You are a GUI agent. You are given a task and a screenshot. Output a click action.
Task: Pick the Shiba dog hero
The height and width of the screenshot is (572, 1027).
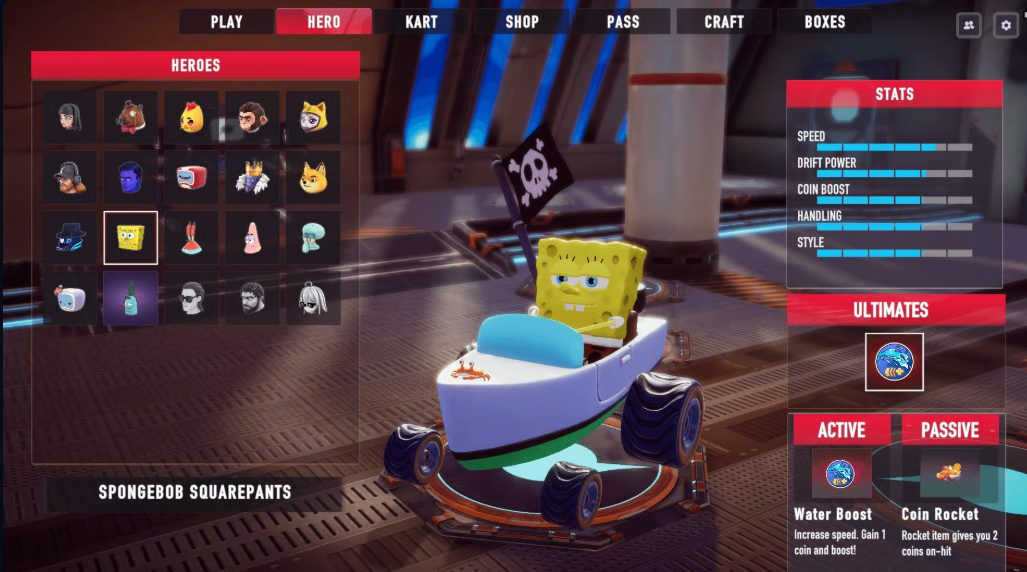point(313,178)
